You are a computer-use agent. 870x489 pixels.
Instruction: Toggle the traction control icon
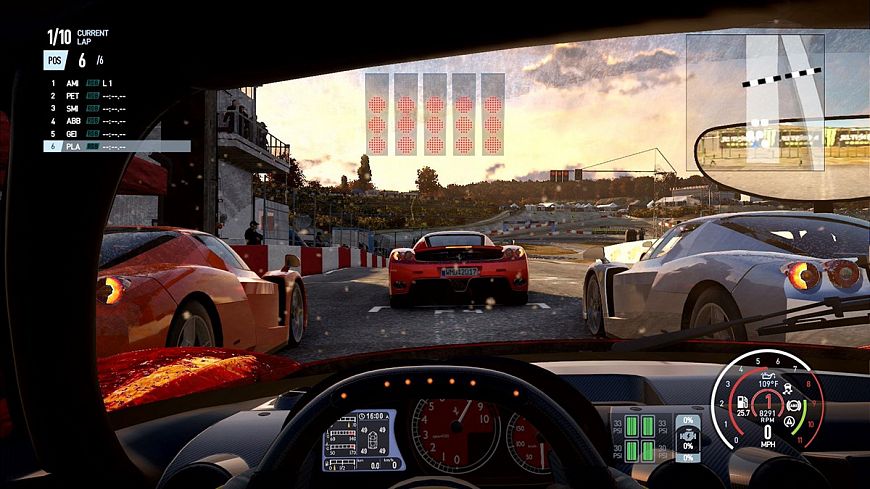786,390
